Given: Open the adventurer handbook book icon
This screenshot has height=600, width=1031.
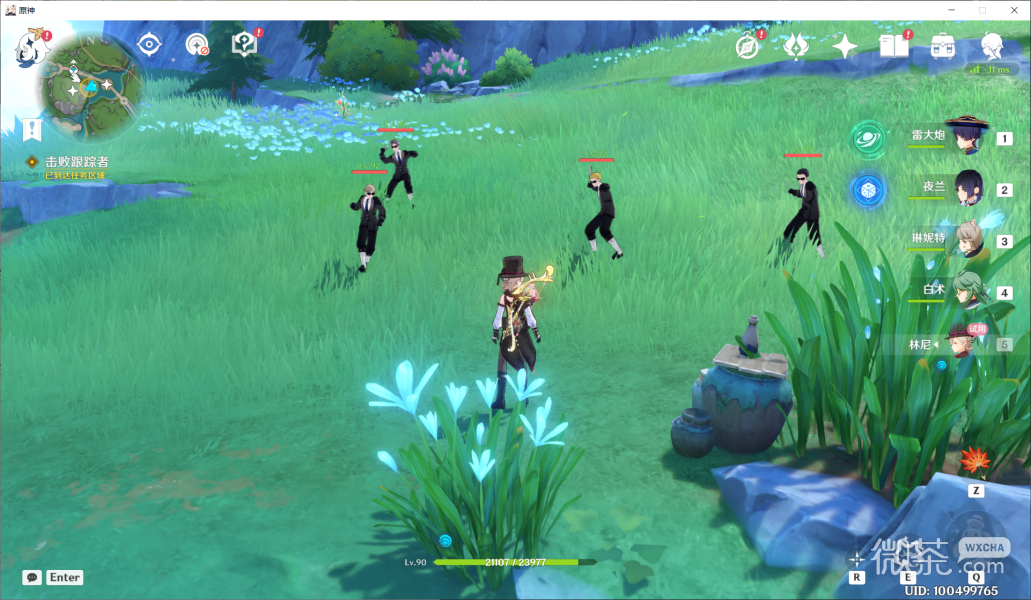Looking at the screenshot, I should [x=893, y=46].
